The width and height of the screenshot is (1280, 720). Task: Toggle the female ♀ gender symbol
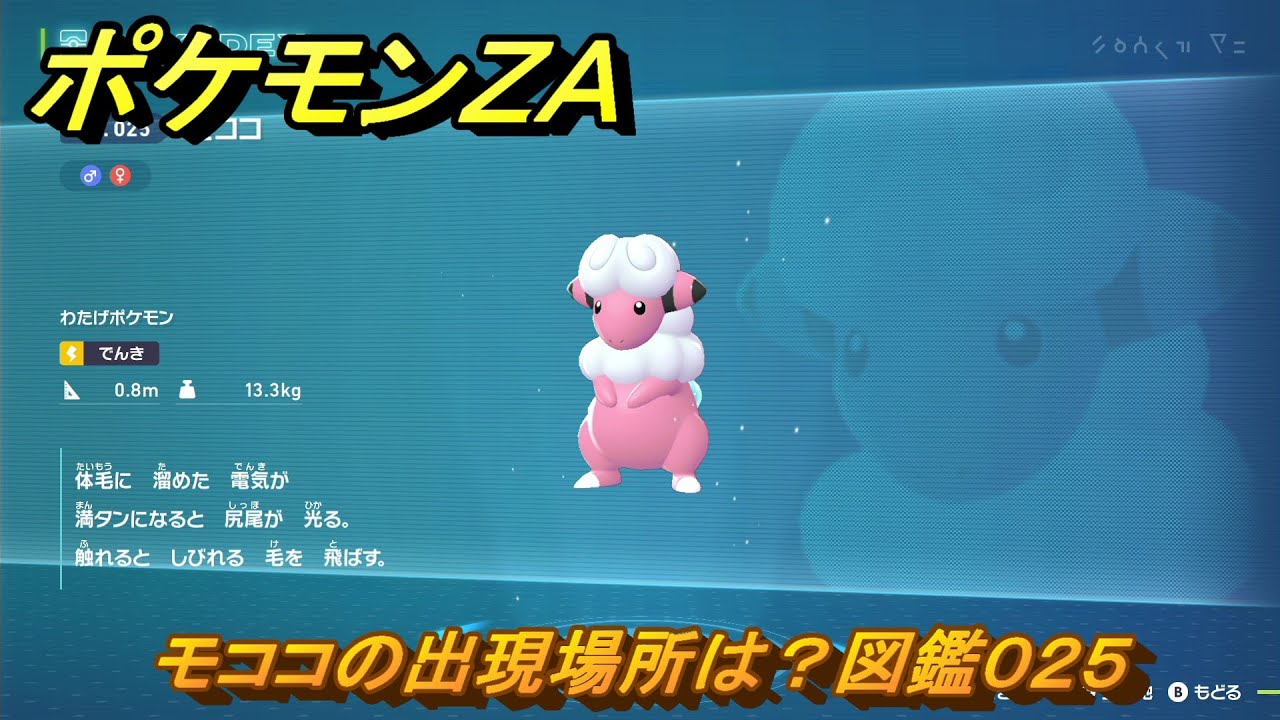point(120,174)
